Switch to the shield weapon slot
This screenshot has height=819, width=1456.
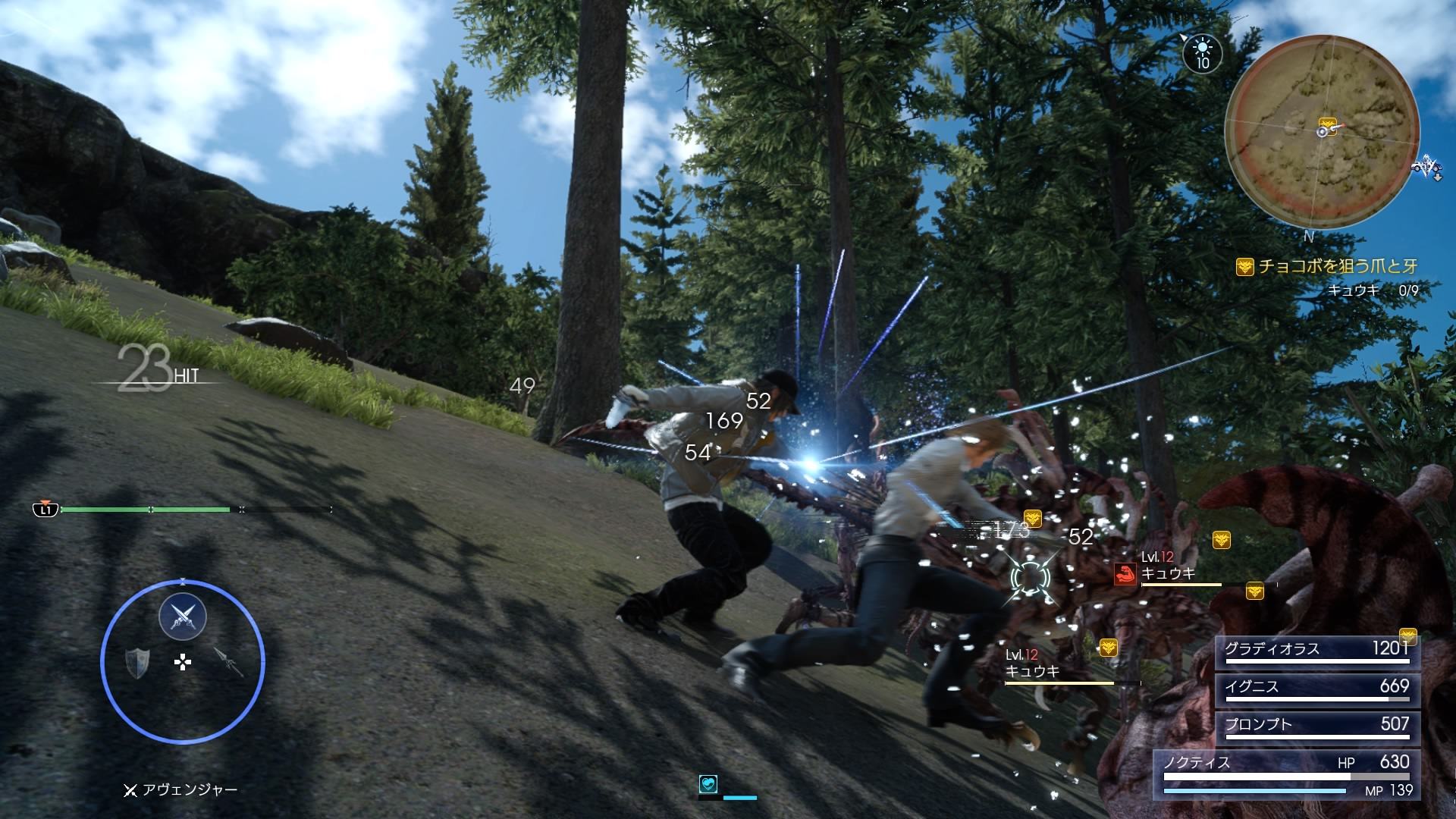click(136, 662)
